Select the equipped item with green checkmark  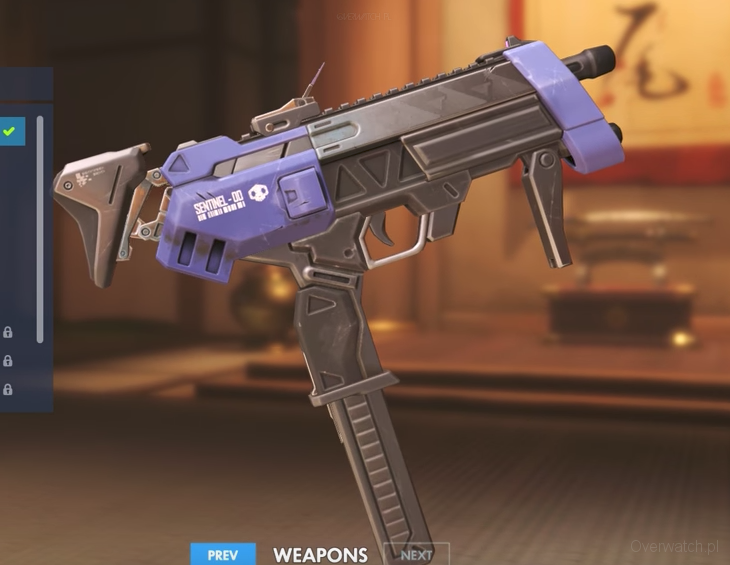coord(11,131)
